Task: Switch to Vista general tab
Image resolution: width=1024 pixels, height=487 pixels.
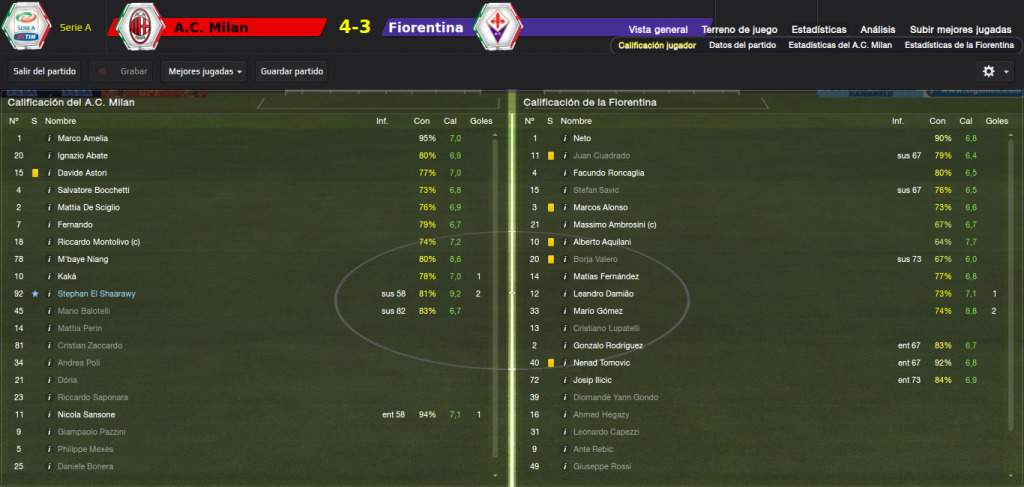Action: [x=658, y=29]
